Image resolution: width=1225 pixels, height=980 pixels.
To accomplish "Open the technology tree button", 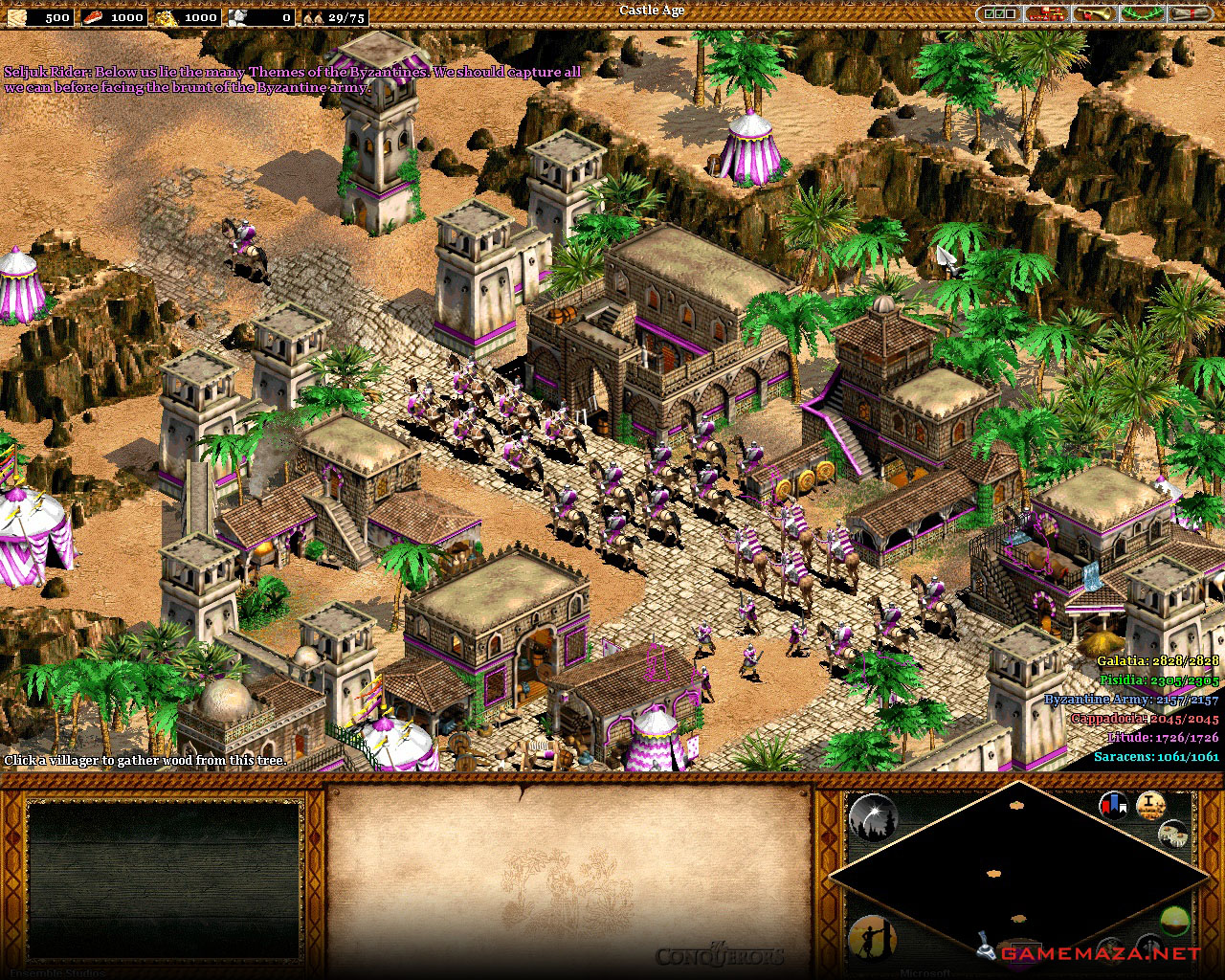I will pyautogui.click(x=1046, y=13).
